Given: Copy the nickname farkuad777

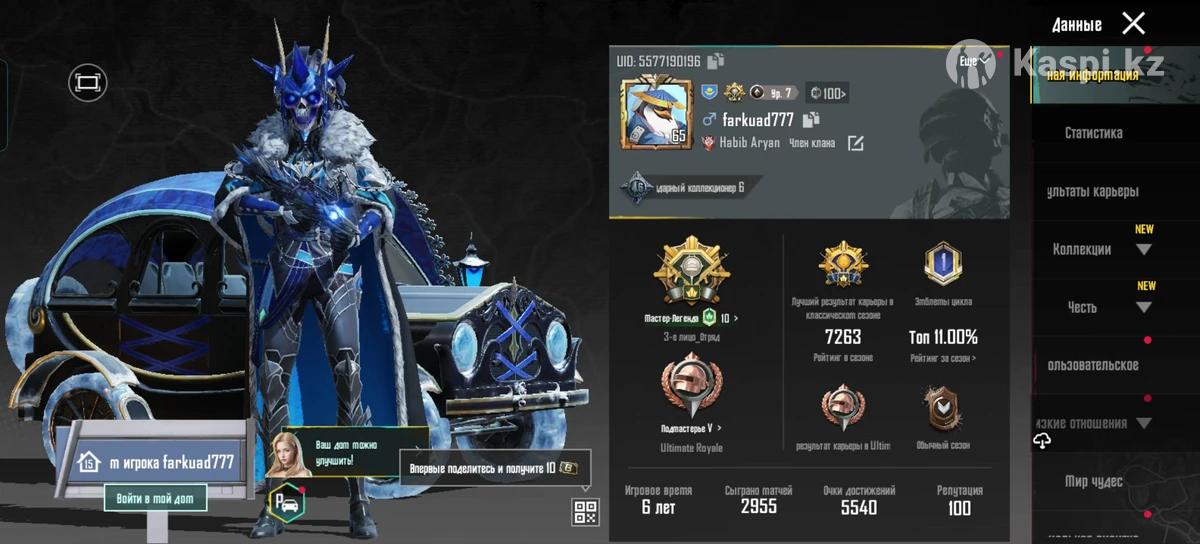Looking at the screenshot, I should coord(811,120).
